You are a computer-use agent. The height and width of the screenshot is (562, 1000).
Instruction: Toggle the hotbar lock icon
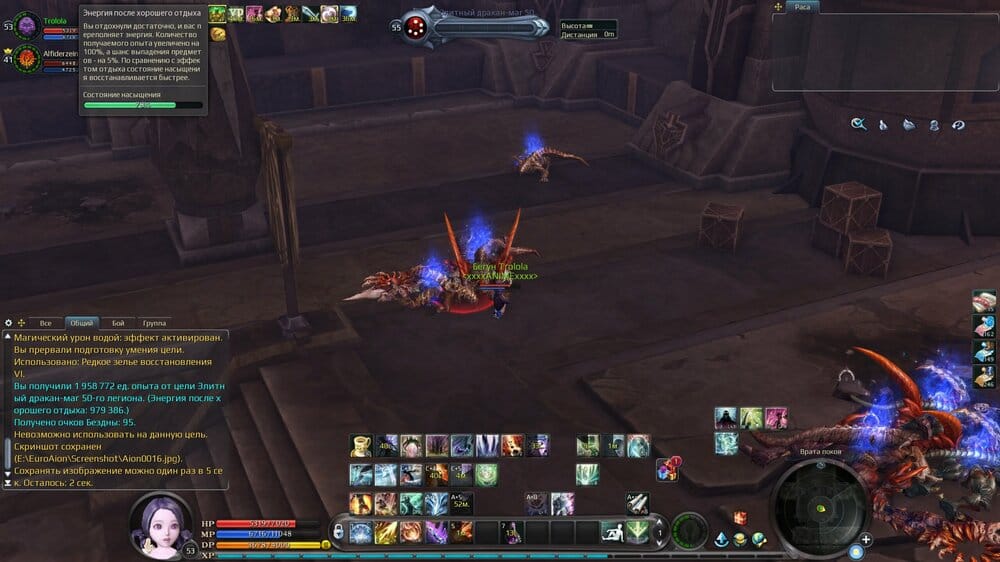click(x=338, y=531)
